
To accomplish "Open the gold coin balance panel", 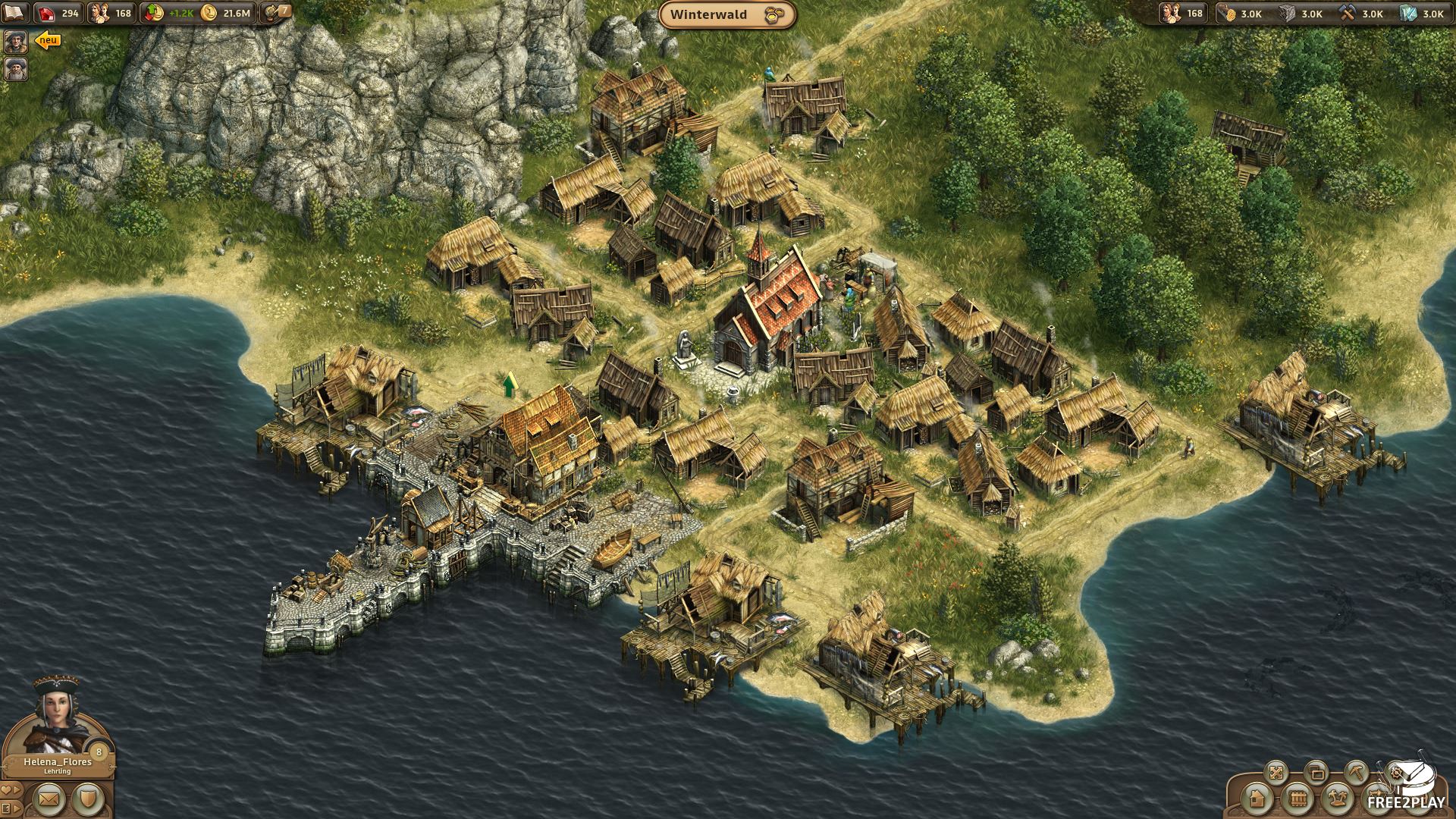I will [x=226, y=13].
